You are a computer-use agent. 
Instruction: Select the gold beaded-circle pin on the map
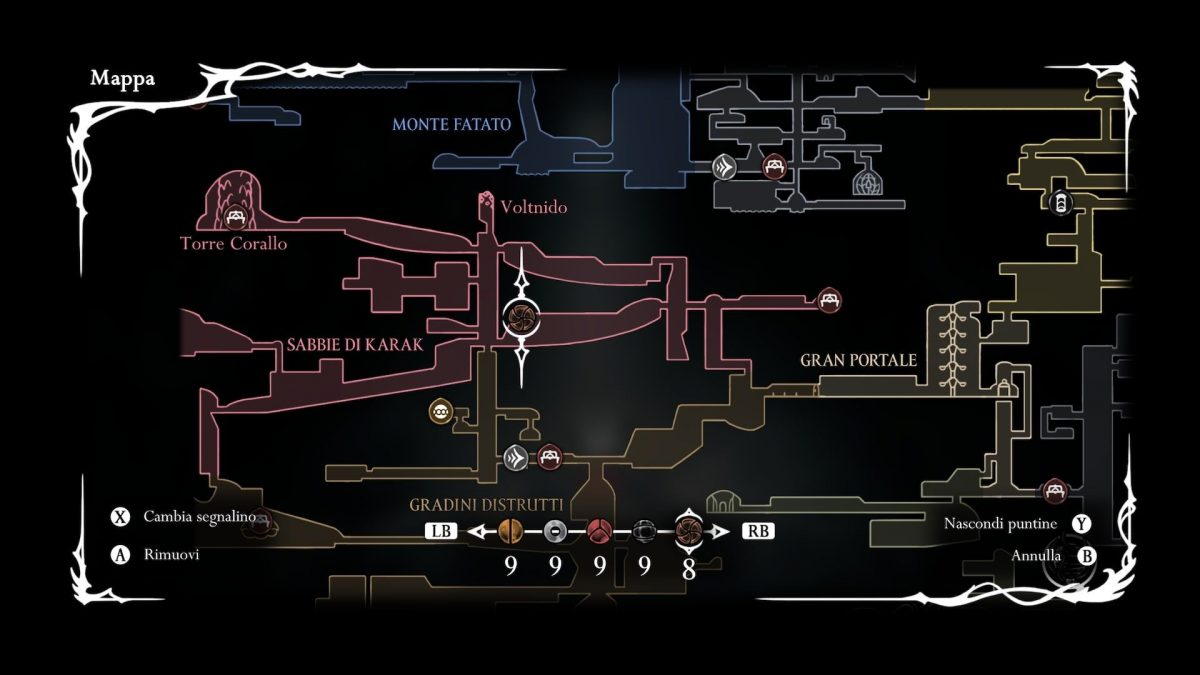439,411
